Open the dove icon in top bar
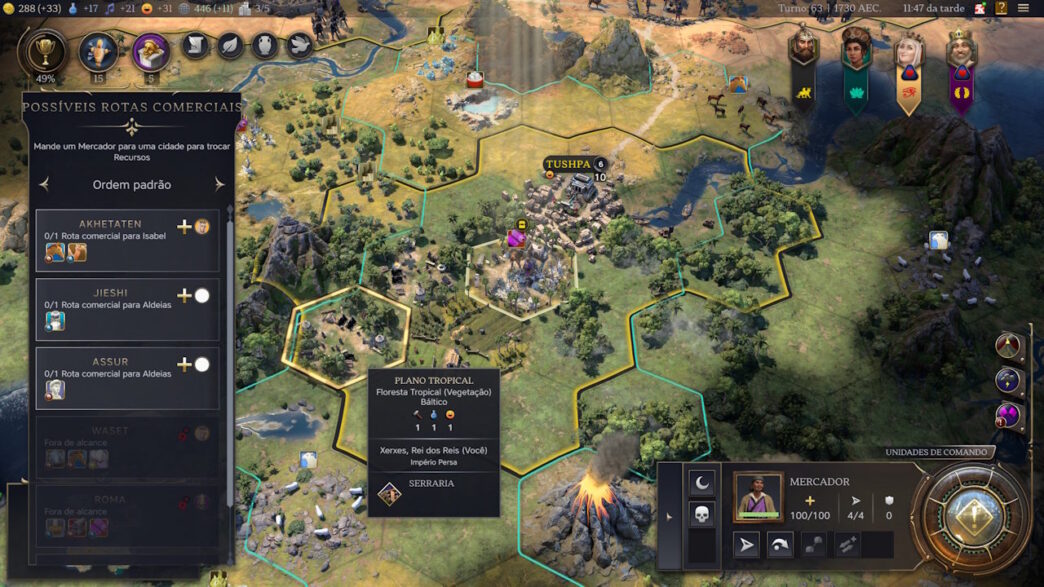Screen dimensions: 1044x587 [x=299, y=45]
